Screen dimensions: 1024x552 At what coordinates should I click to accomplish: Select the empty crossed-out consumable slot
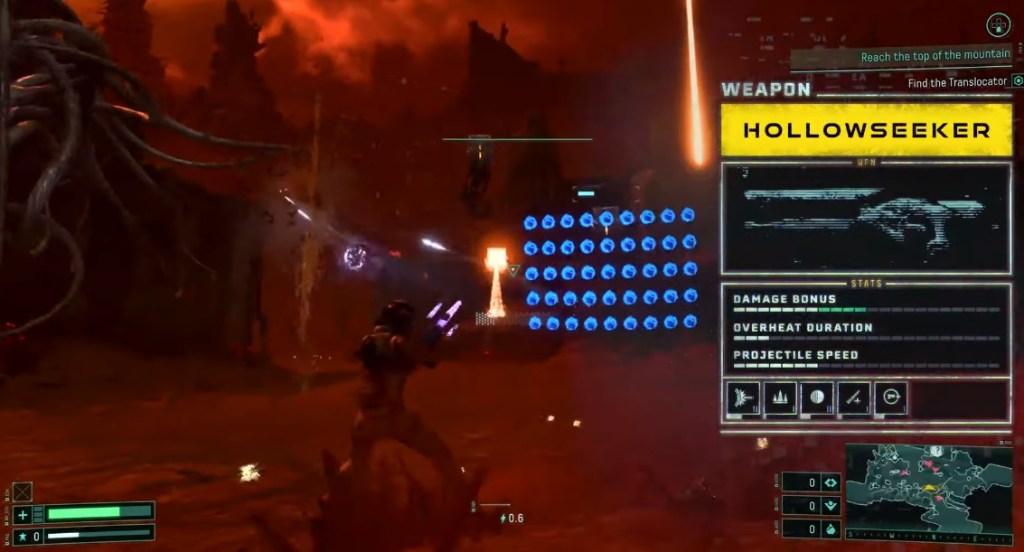(22, 491)
